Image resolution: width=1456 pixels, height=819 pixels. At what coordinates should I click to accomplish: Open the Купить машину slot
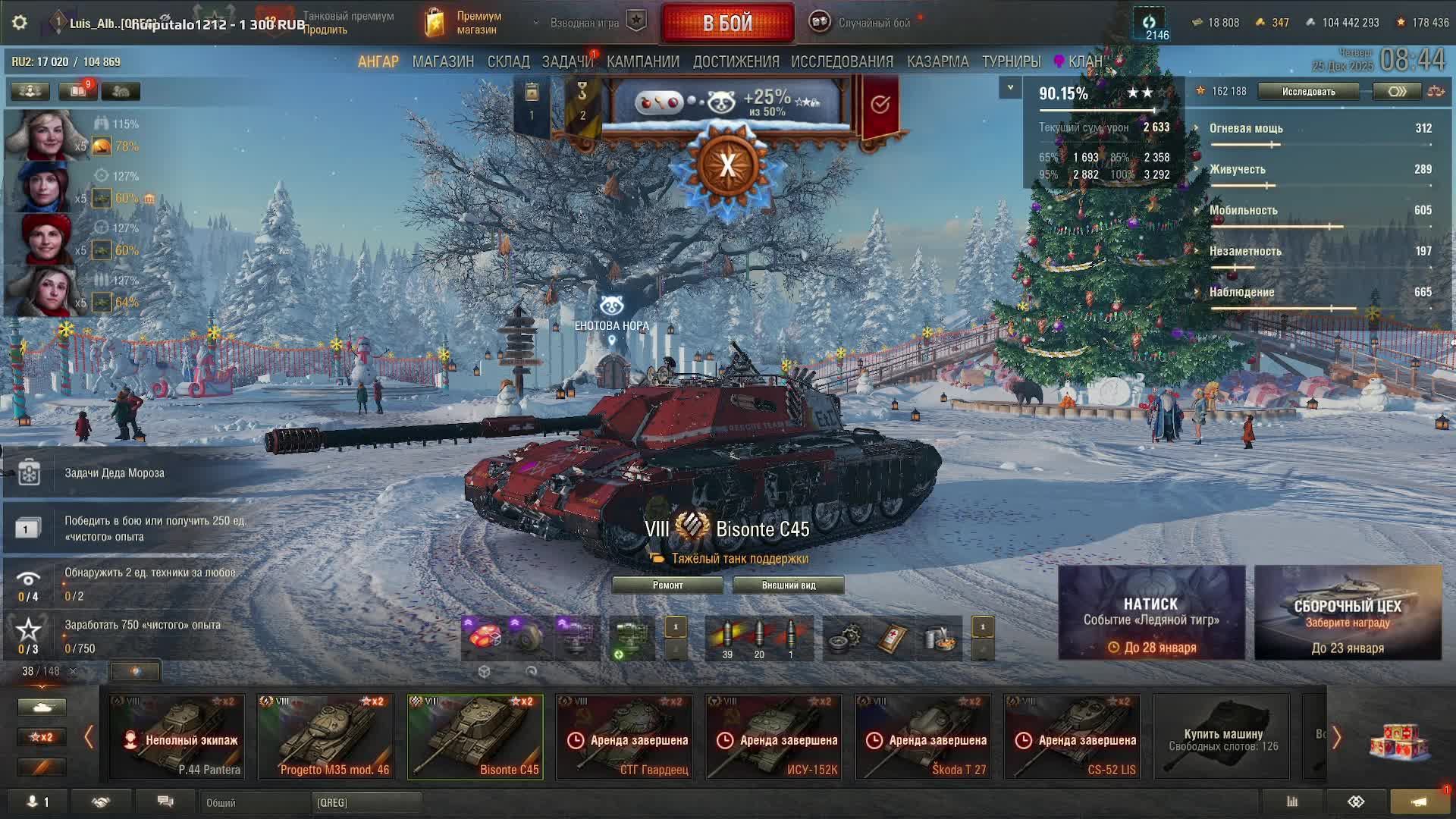pyautogui.click(x=1222, y=736)
